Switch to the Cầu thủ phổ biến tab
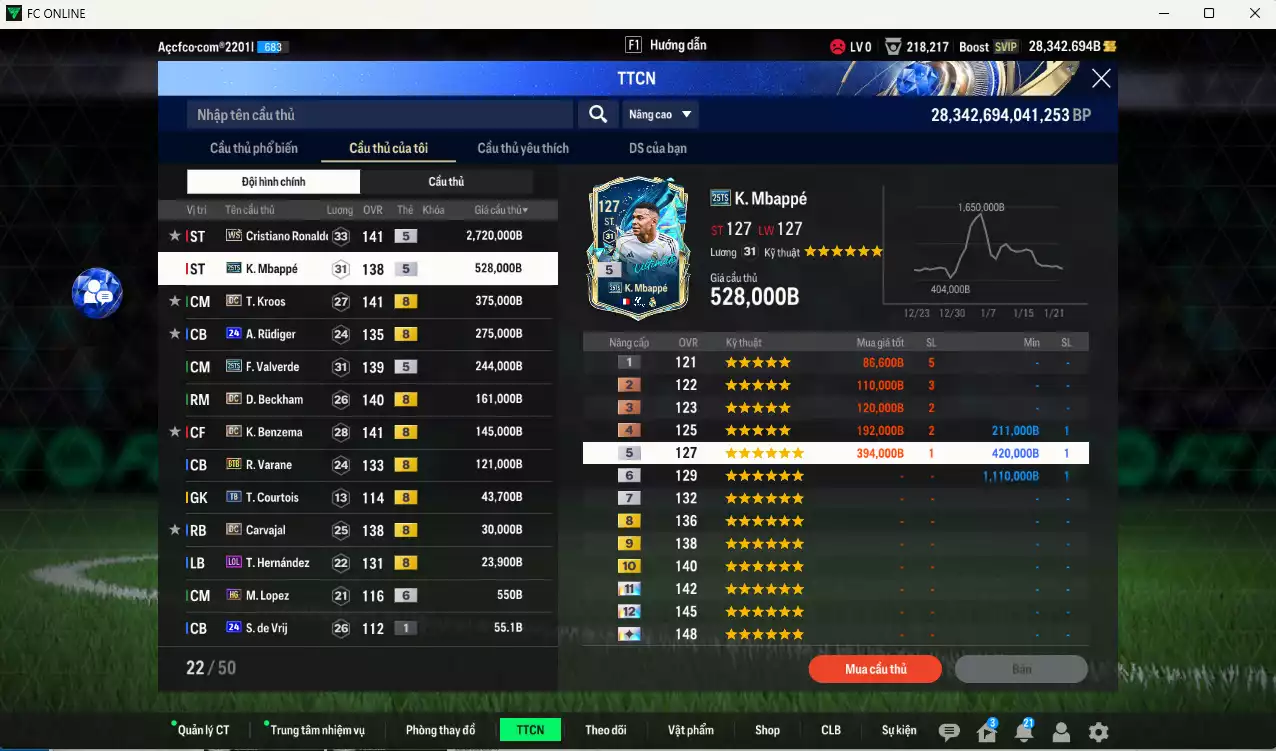The width and height of the screenshot is (1276, 751). pos(254,149)
